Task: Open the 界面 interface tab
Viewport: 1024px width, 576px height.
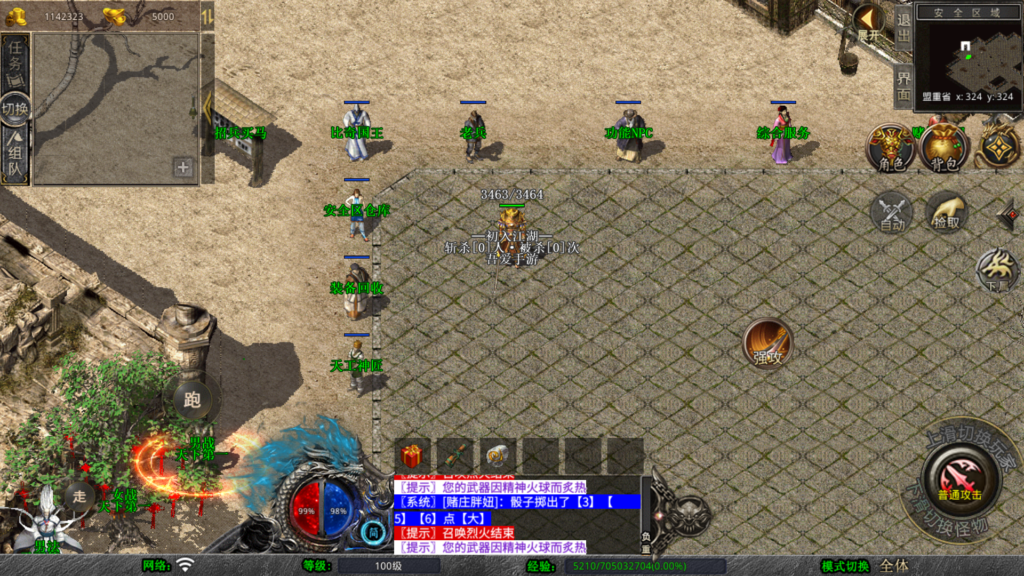Action: (x=903, y=86)
